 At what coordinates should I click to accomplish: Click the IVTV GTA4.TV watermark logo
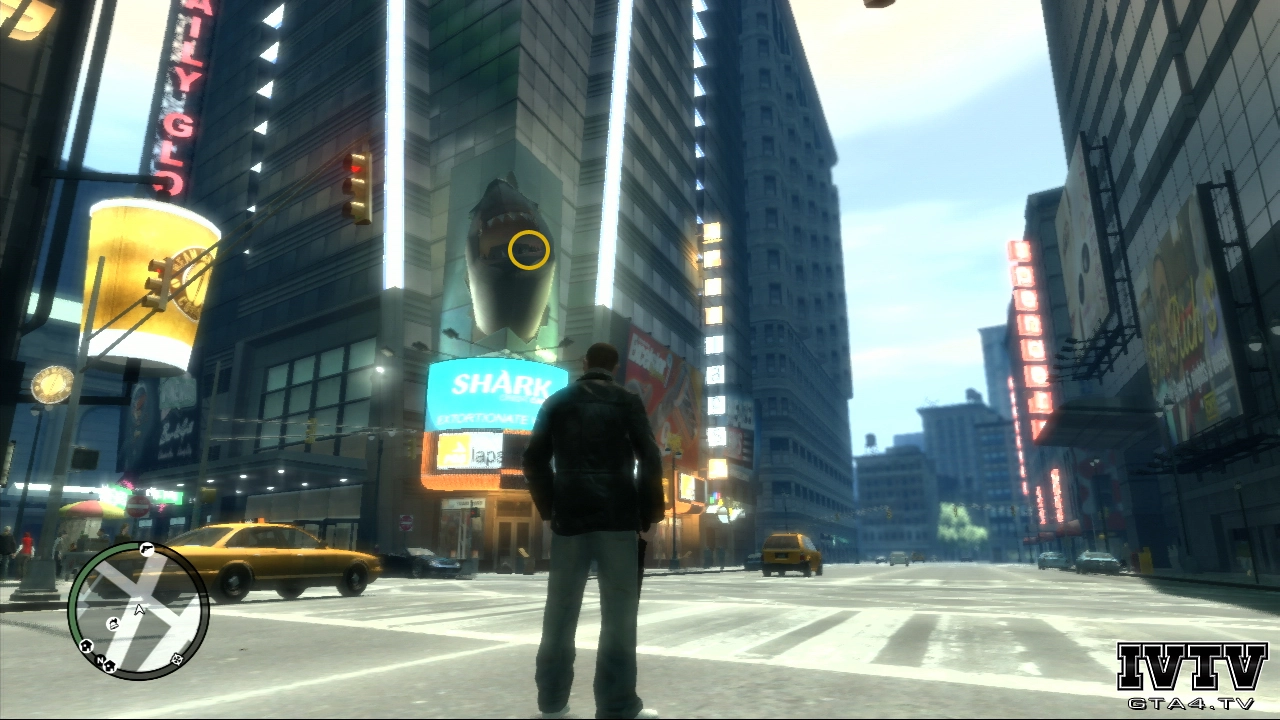(1192, 676)
